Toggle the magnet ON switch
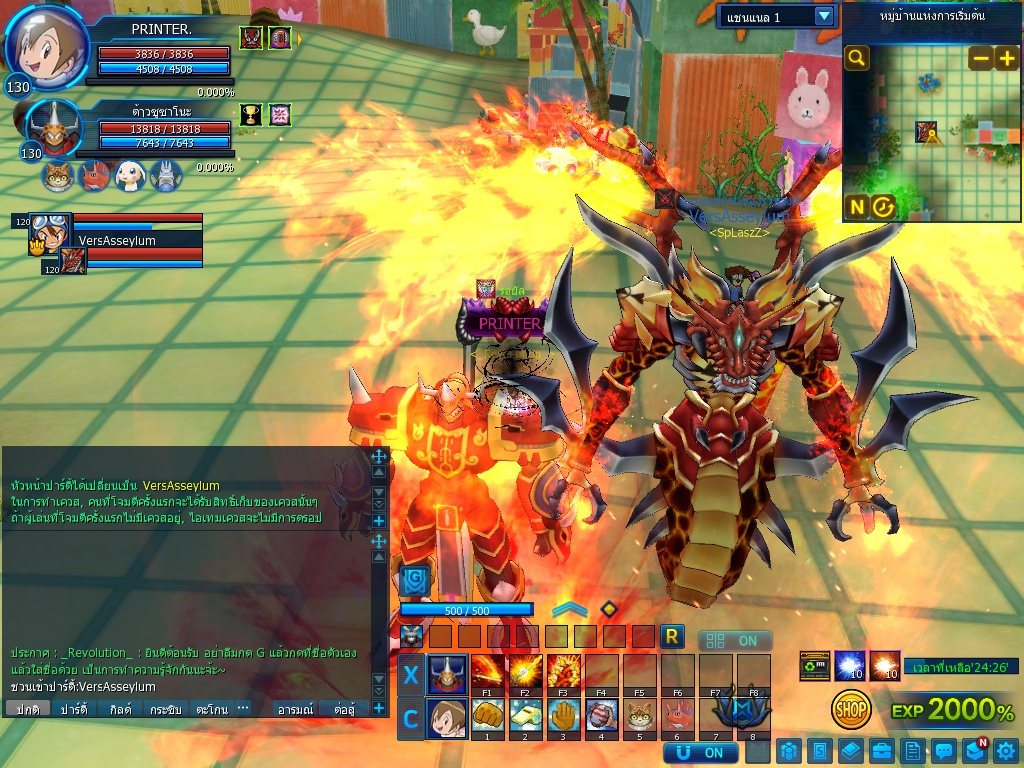This screenshot has width=1024, height=768. tap(700, 752)
